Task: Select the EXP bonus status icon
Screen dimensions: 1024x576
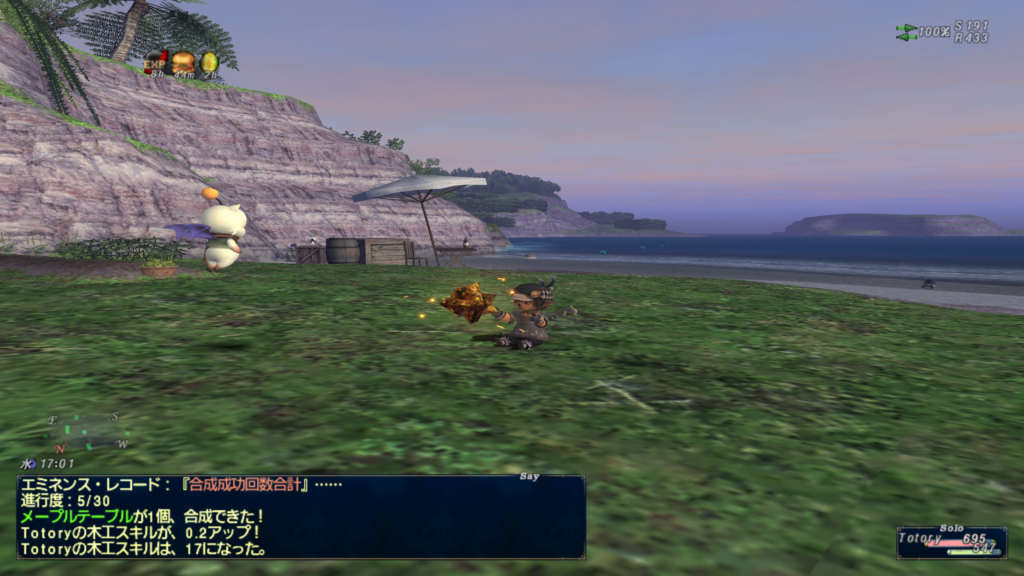Action: click(x=156, y=62)
